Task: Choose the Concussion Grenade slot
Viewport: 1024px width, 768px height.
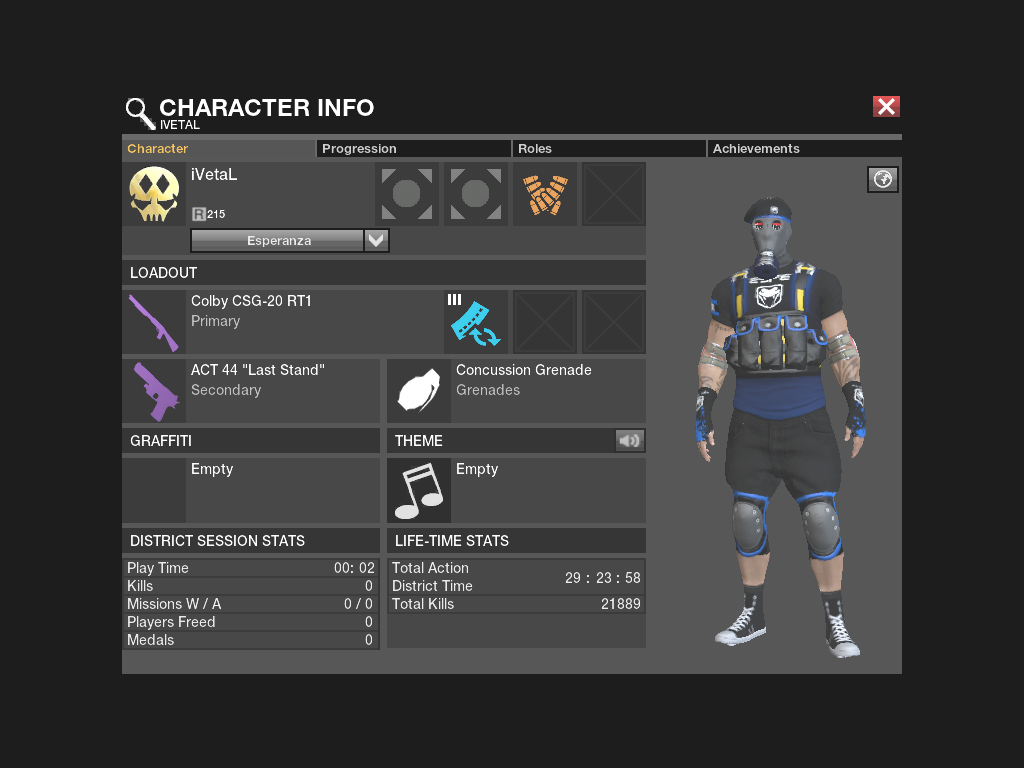Action: [419, 391]
